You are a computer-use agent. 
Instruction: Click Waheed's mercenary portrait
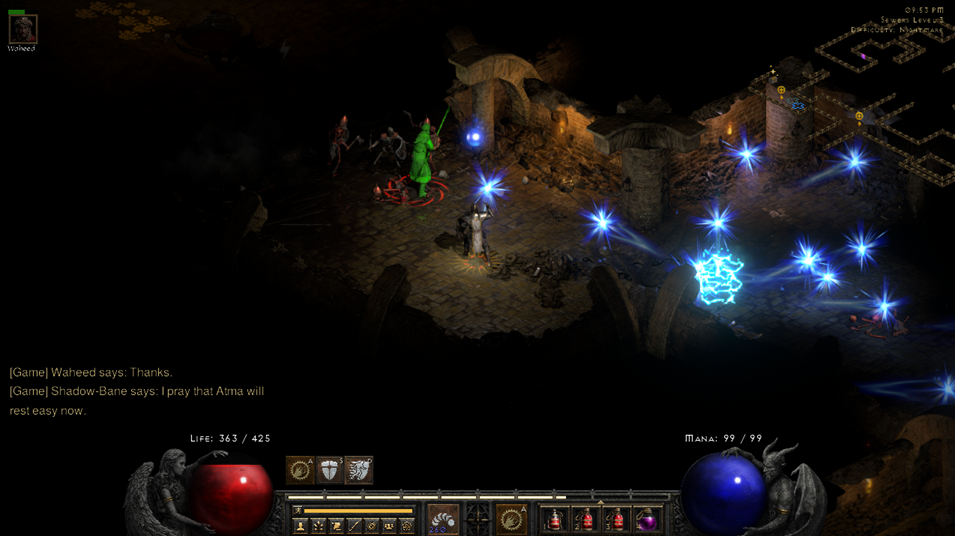[22, 29]
